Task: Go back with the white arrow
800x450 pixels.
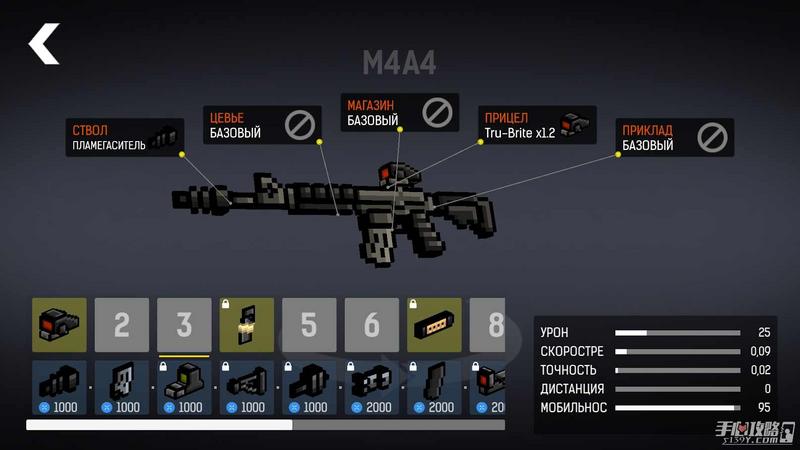Action: pos(44,45)
